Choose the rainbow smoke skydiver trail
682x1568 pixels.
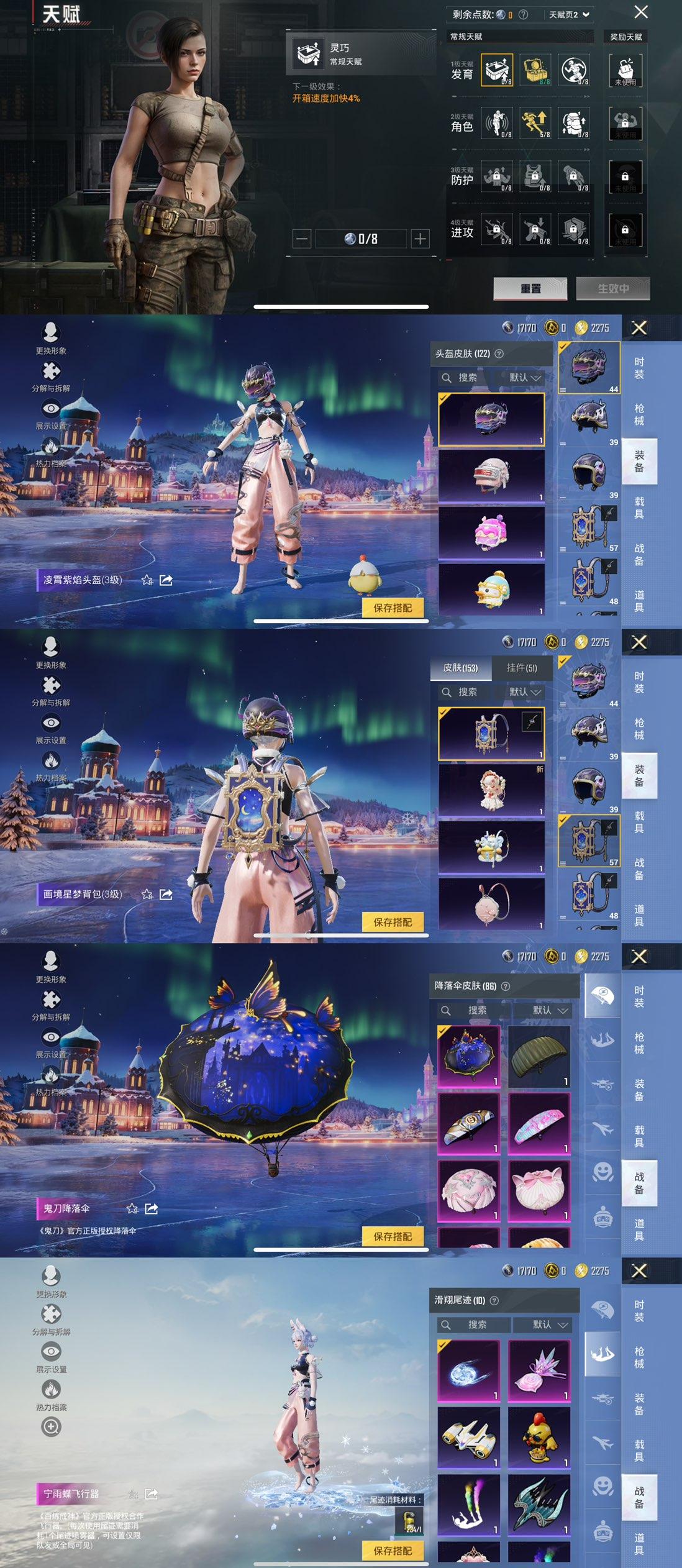click(468, 1503)
